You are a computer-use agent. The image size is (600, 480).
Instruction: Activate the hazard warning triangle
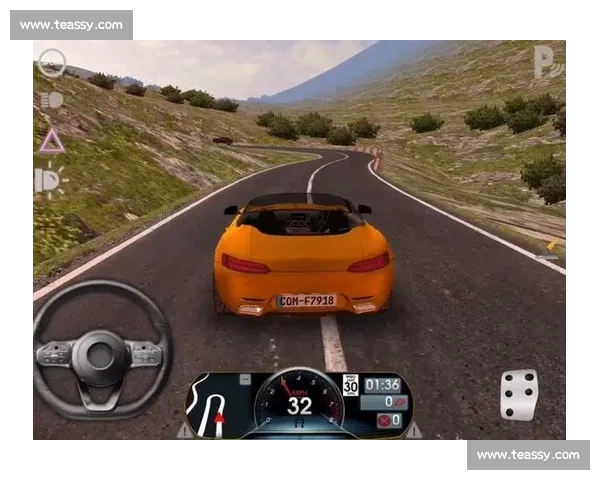(x=51, y=142)
